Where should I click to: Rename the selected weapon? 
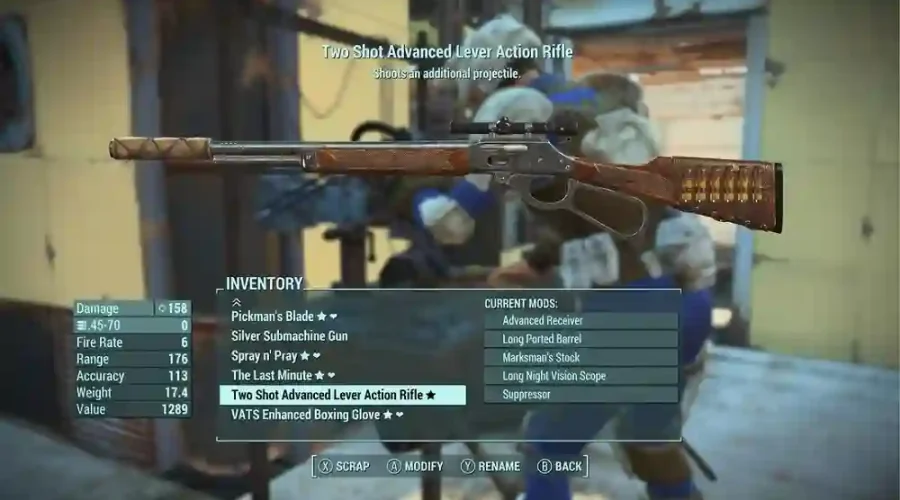coord(490,466)
